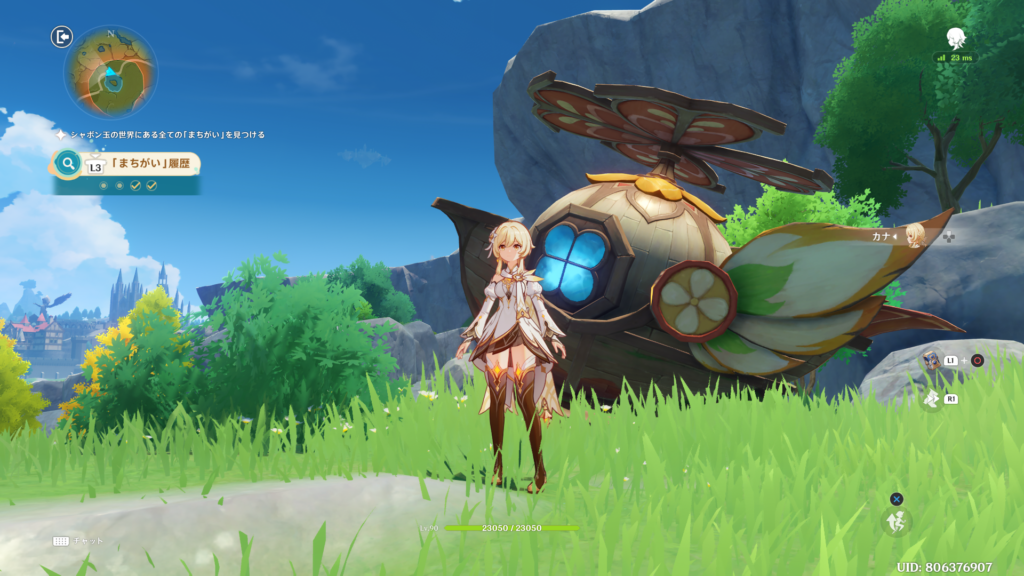Exit the domain via the leave icon
Screen dimensions: 1024x576
(x=62, y=37)
